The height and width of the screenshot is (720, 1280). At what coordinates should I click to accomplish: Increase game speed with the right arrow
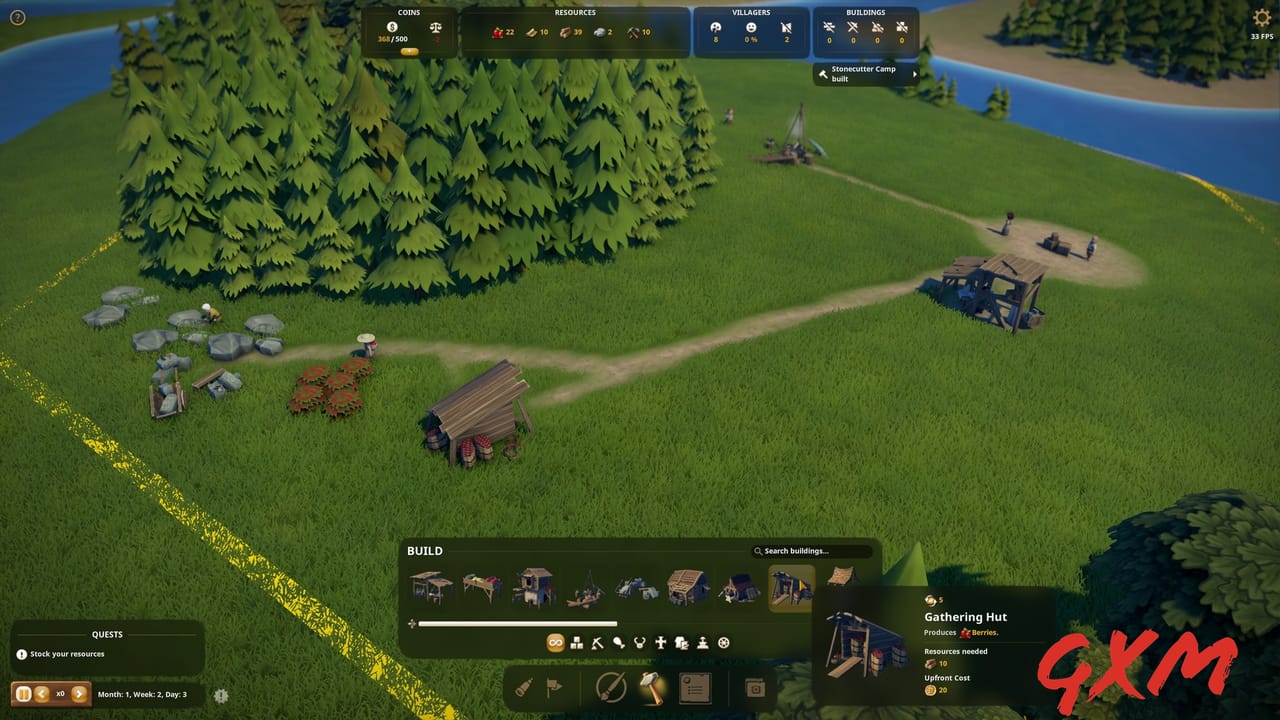(80, 694)
